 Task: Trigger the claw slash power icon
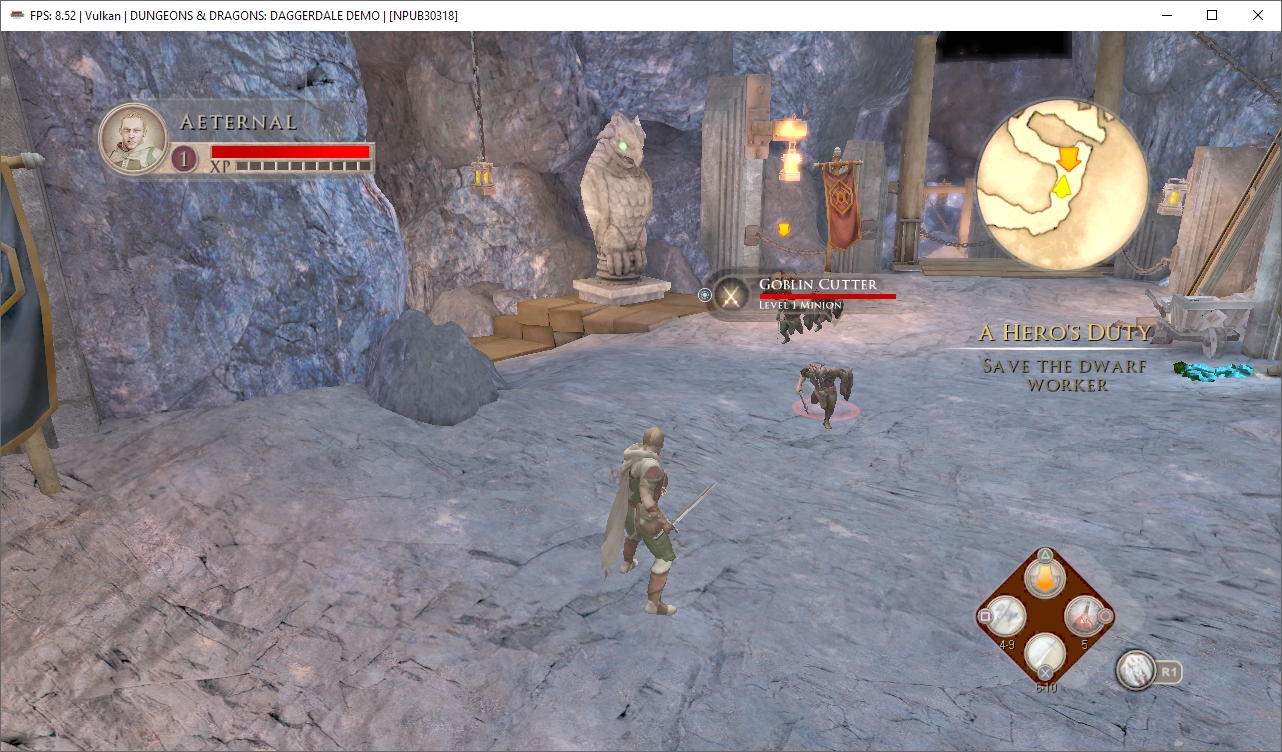1136,670
